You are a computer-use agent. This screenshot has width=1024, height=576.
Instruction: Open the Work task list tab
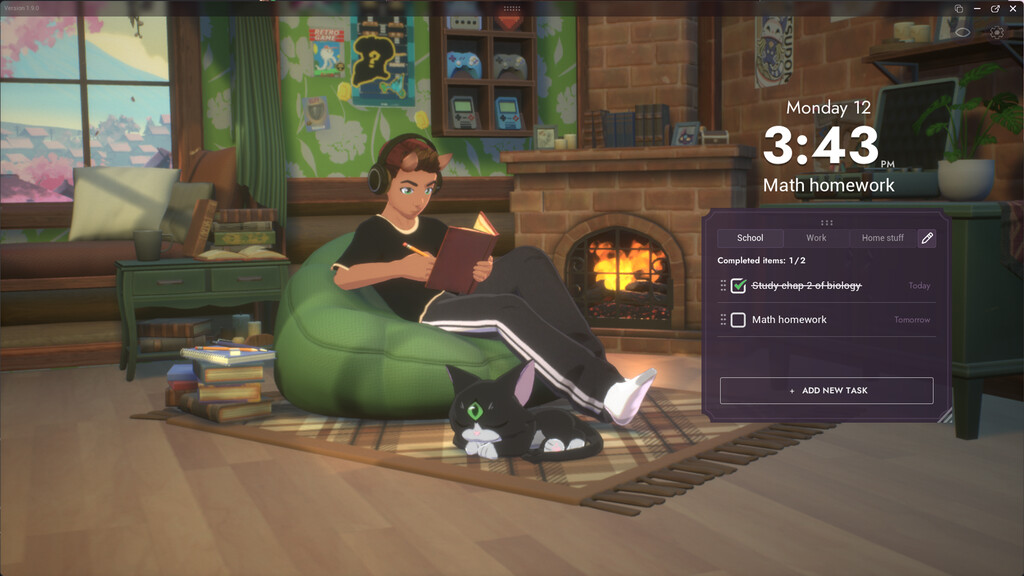(x=816, y=238)
